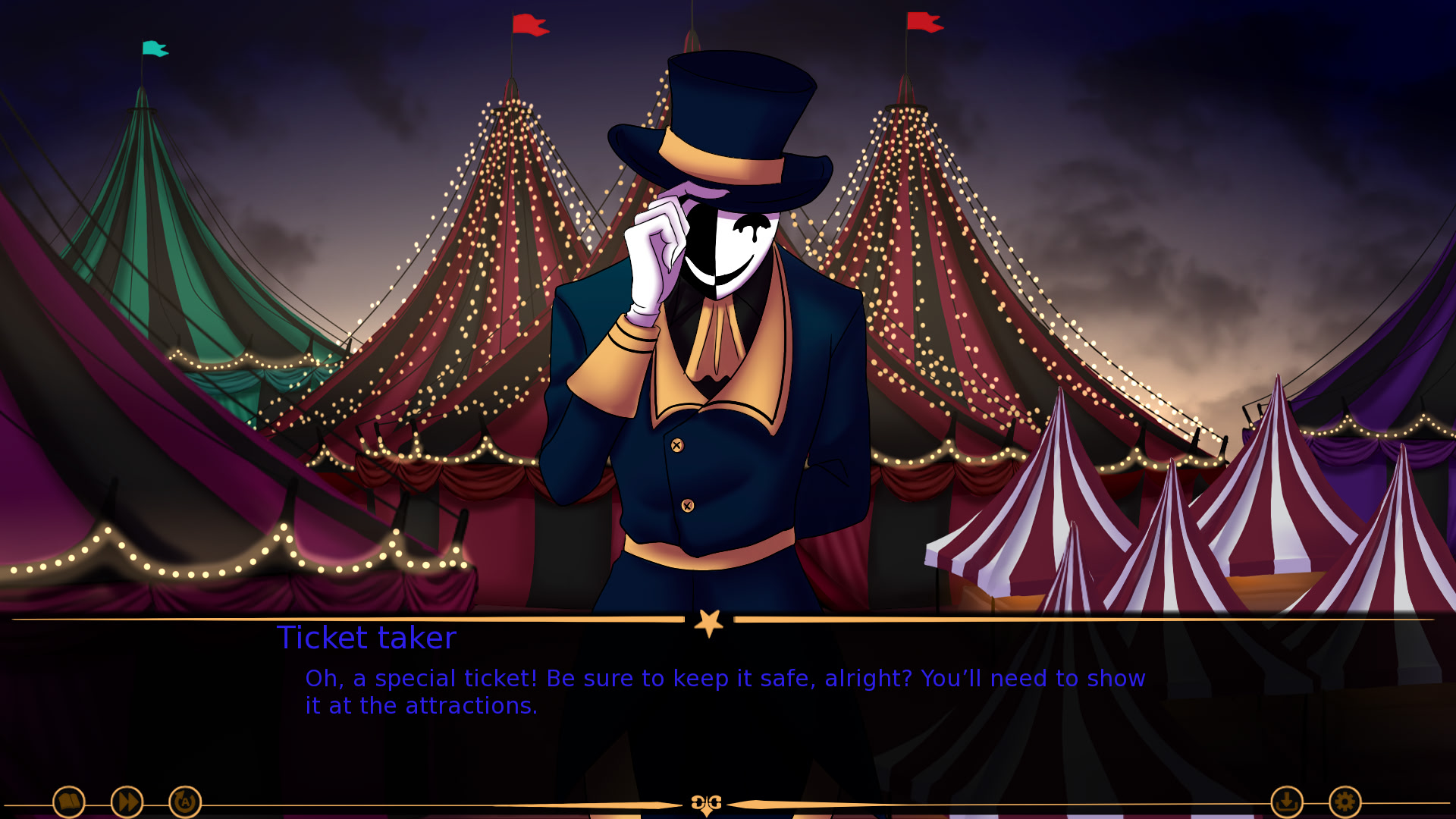Click the teal flag on the green tent

(x=152, y=49)
